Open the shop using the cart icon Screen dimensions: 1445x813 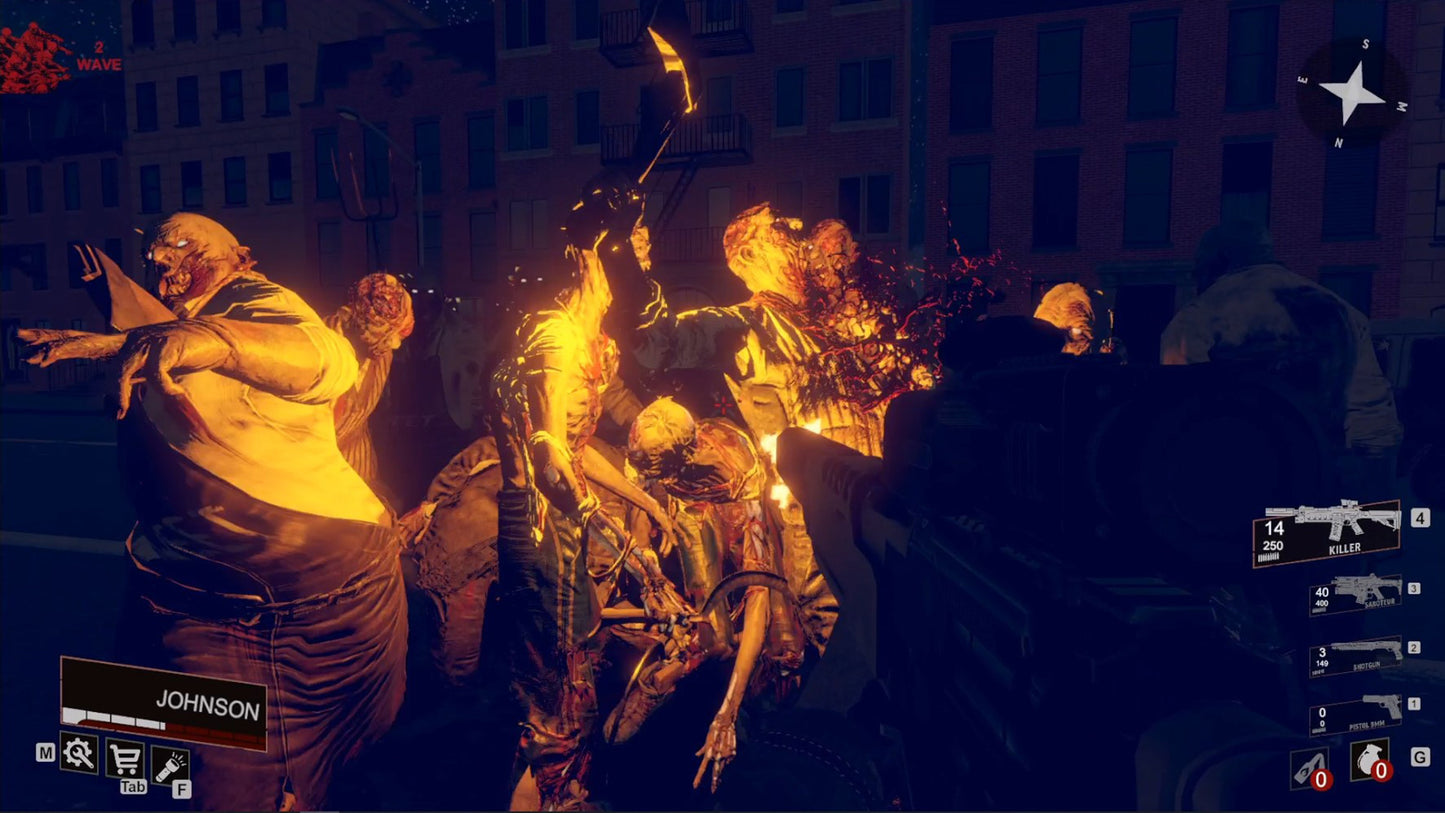pos(123,758)
